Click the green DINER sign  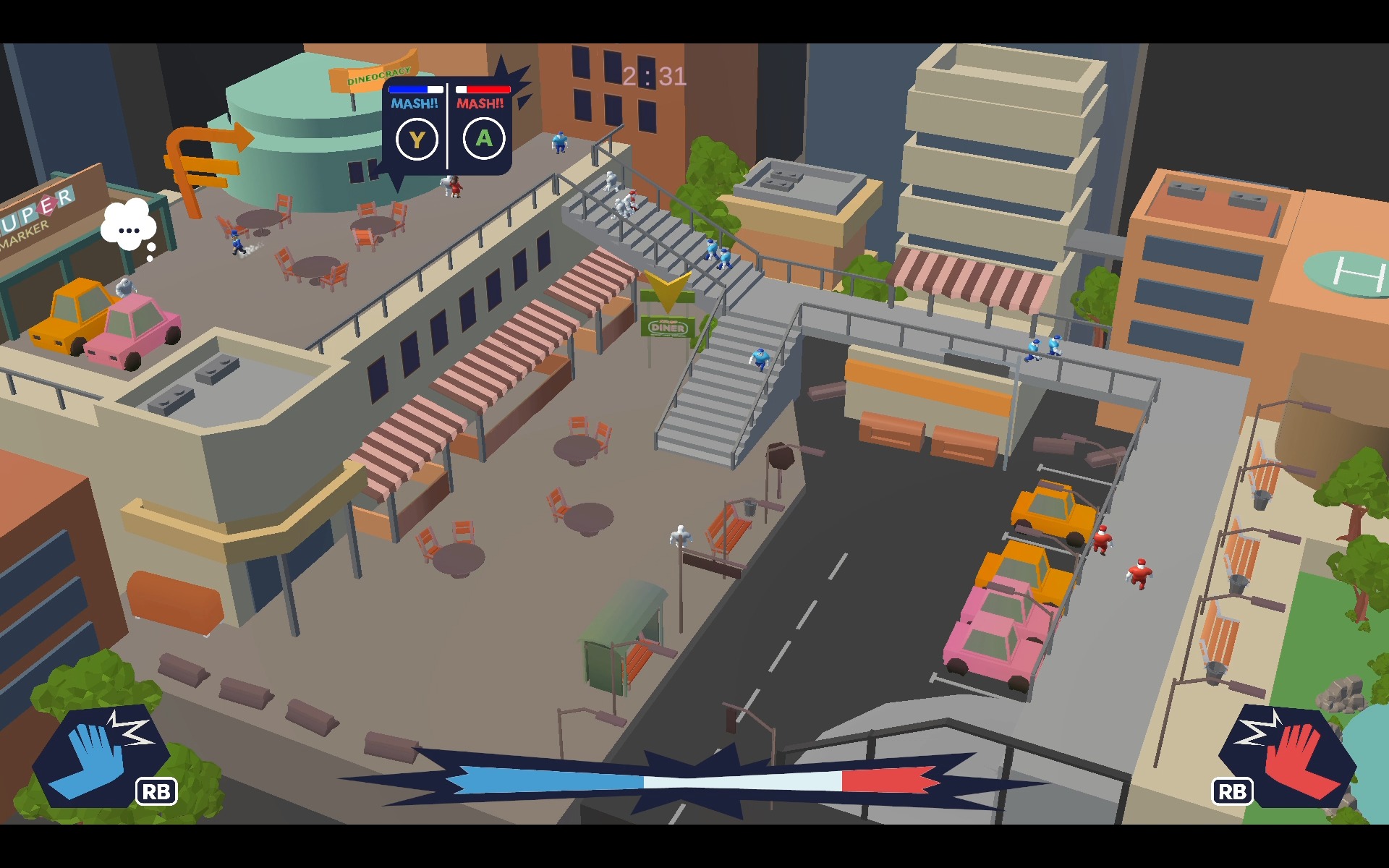coord(667,329)
